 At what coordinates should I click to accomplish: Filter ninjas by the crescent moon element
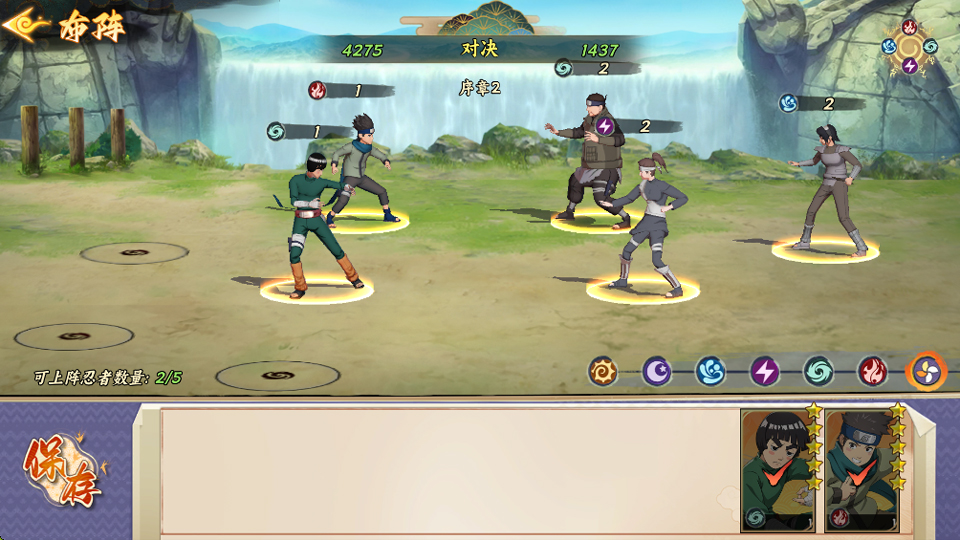tap(657, 371)
